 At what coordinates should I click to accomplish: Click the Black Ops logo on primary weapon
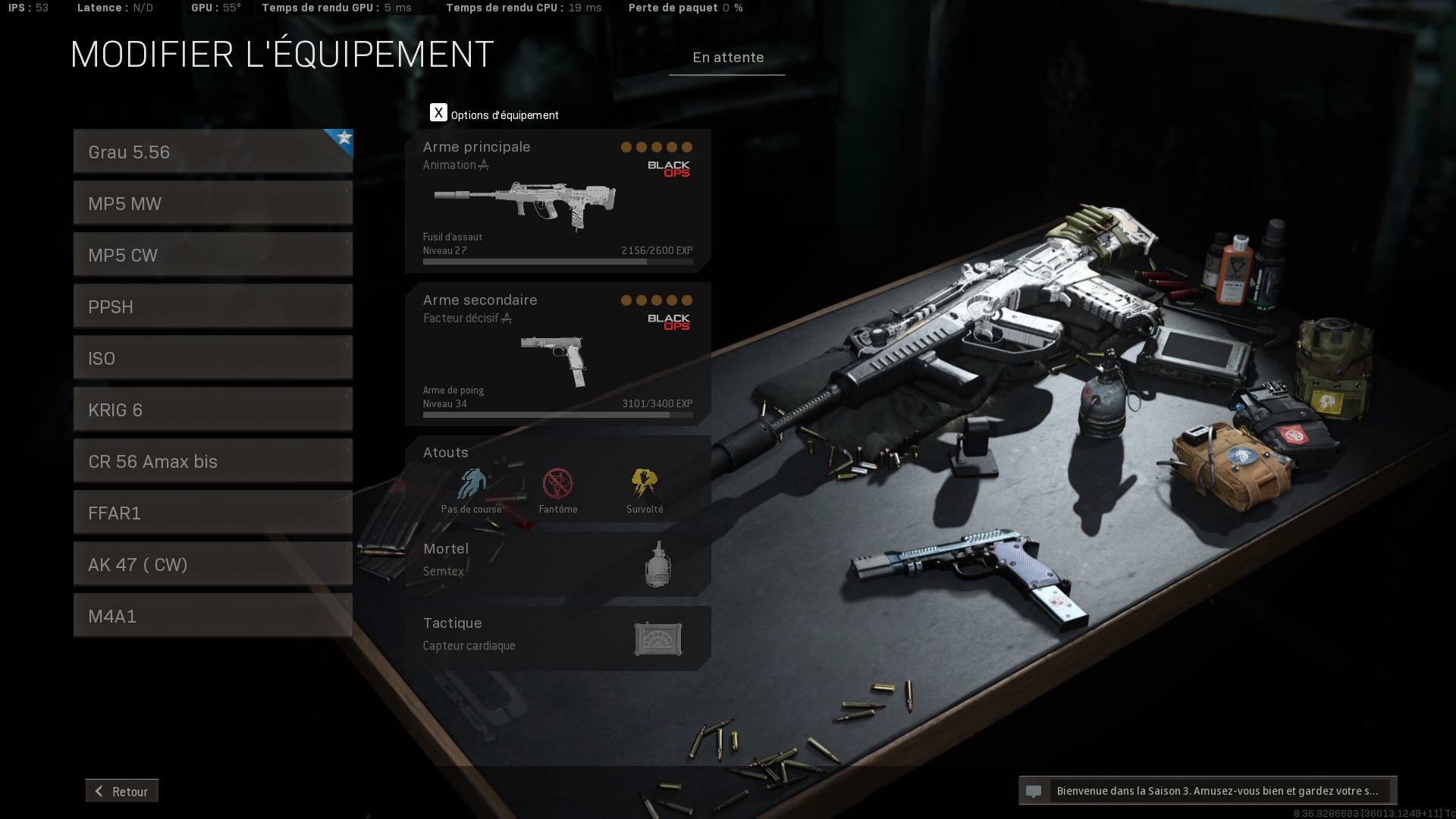[x=670, y=168]
